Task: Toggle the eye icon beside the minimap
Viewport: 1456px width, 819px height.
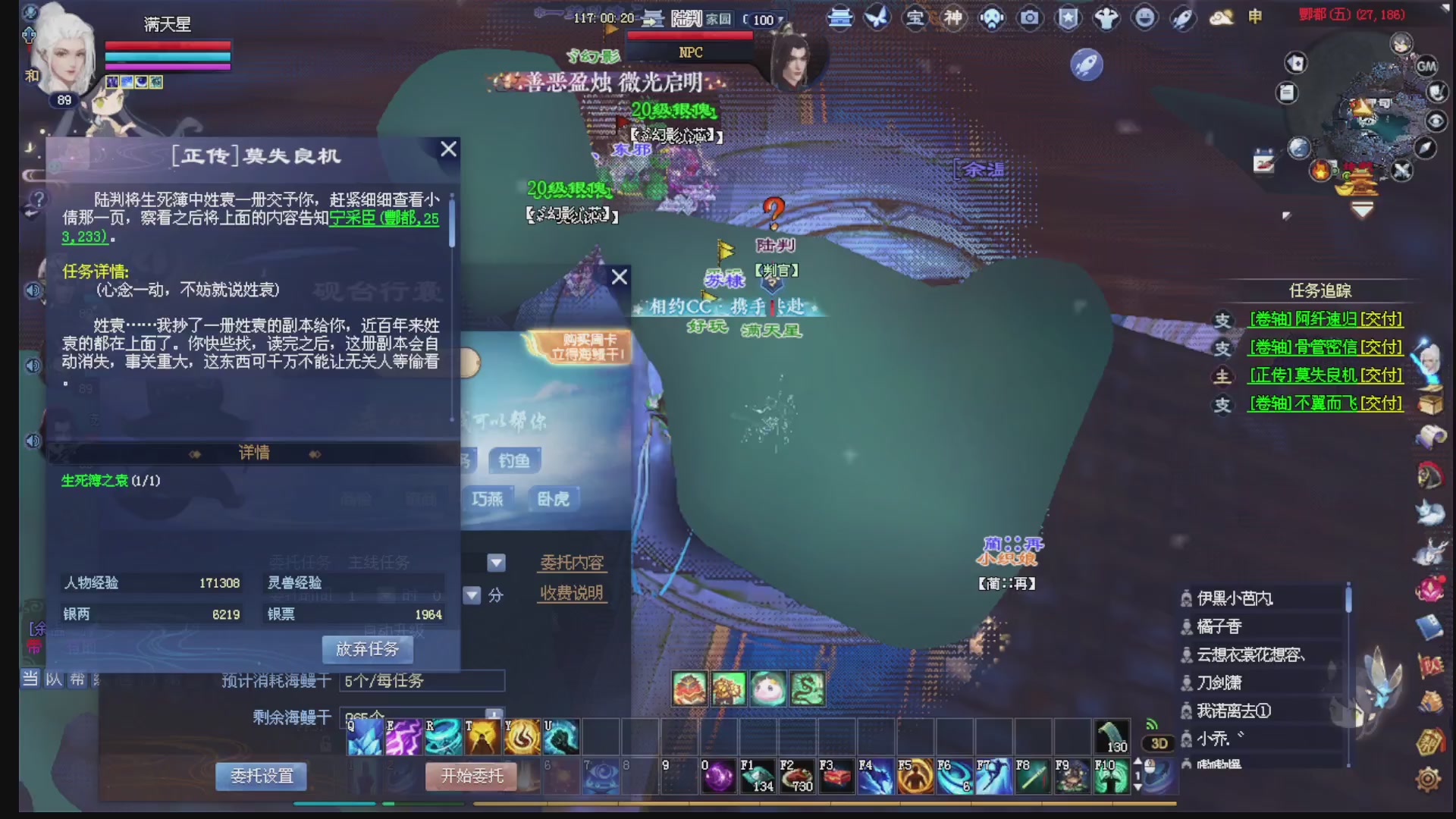Action: [x=1436, y=120]
